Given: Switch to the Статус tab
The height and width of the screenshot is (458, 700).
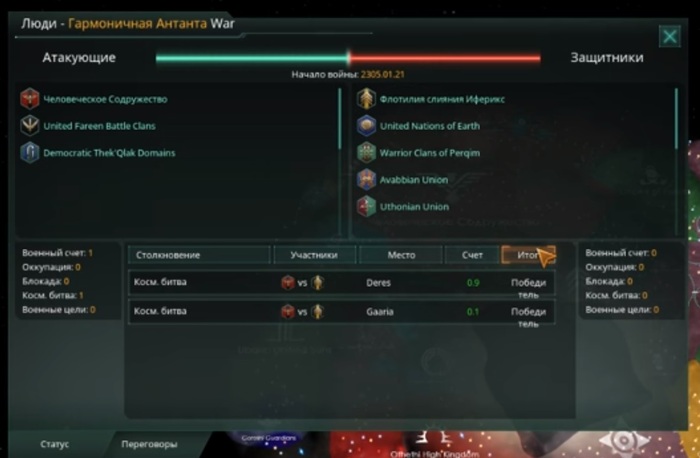Looking at the screenshot, I should pyautogui.click(x=55, y=444).
